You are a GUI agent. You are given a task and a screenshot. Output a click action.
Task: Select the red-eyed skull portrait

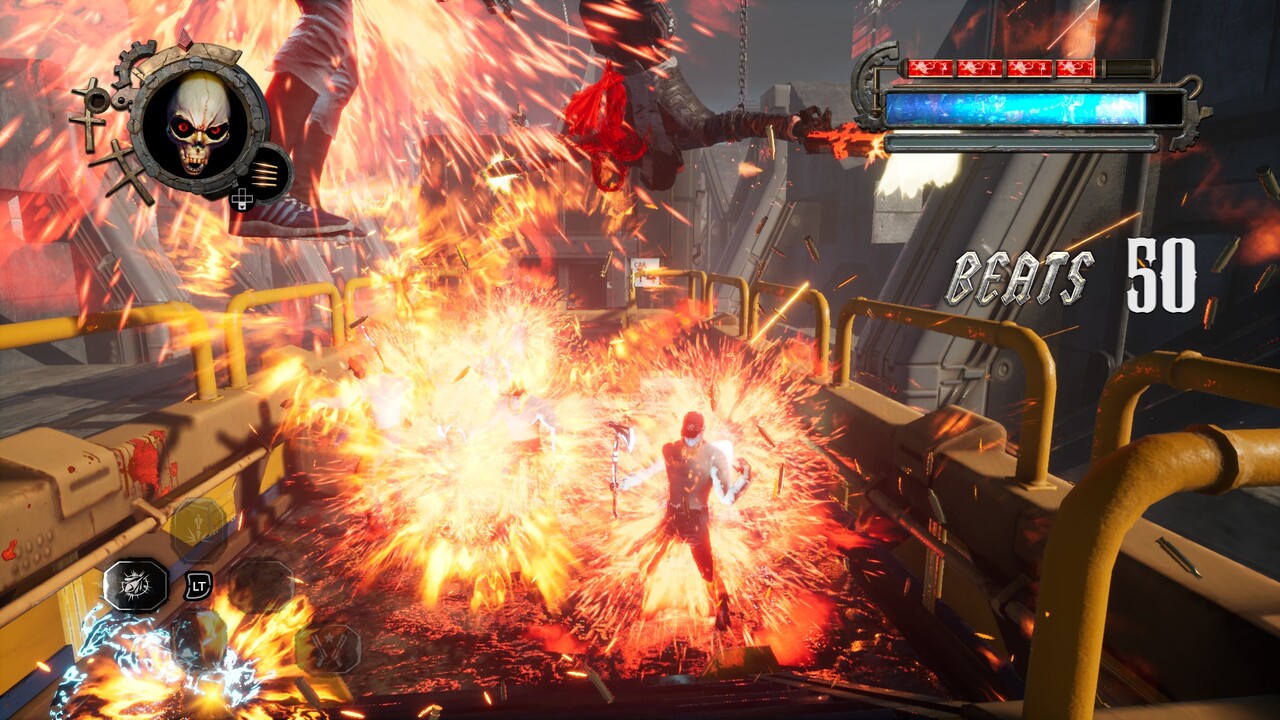pos(198,124)
